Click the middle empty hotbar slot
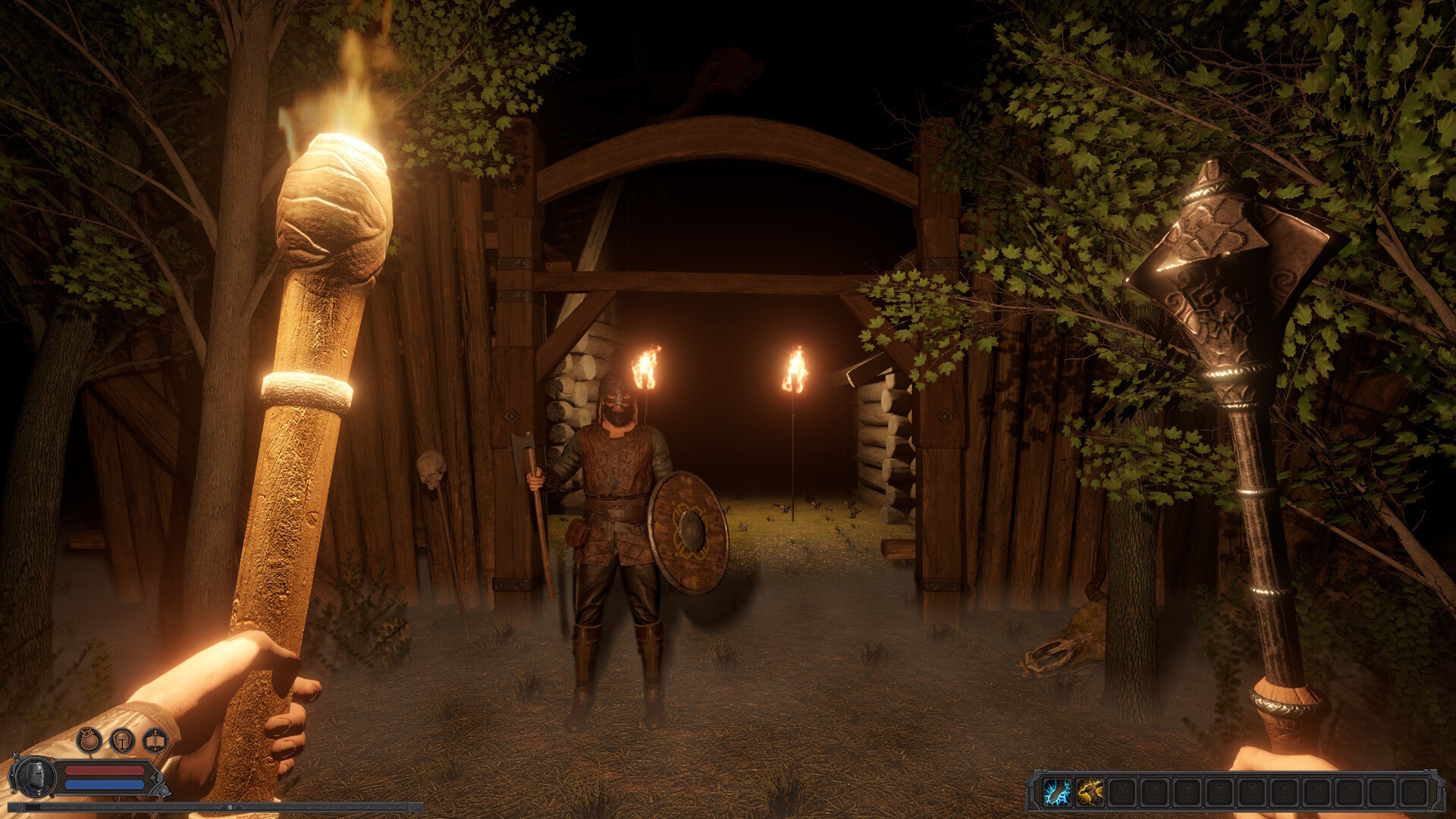1456x819 pixels. (x=1252, y=792)
